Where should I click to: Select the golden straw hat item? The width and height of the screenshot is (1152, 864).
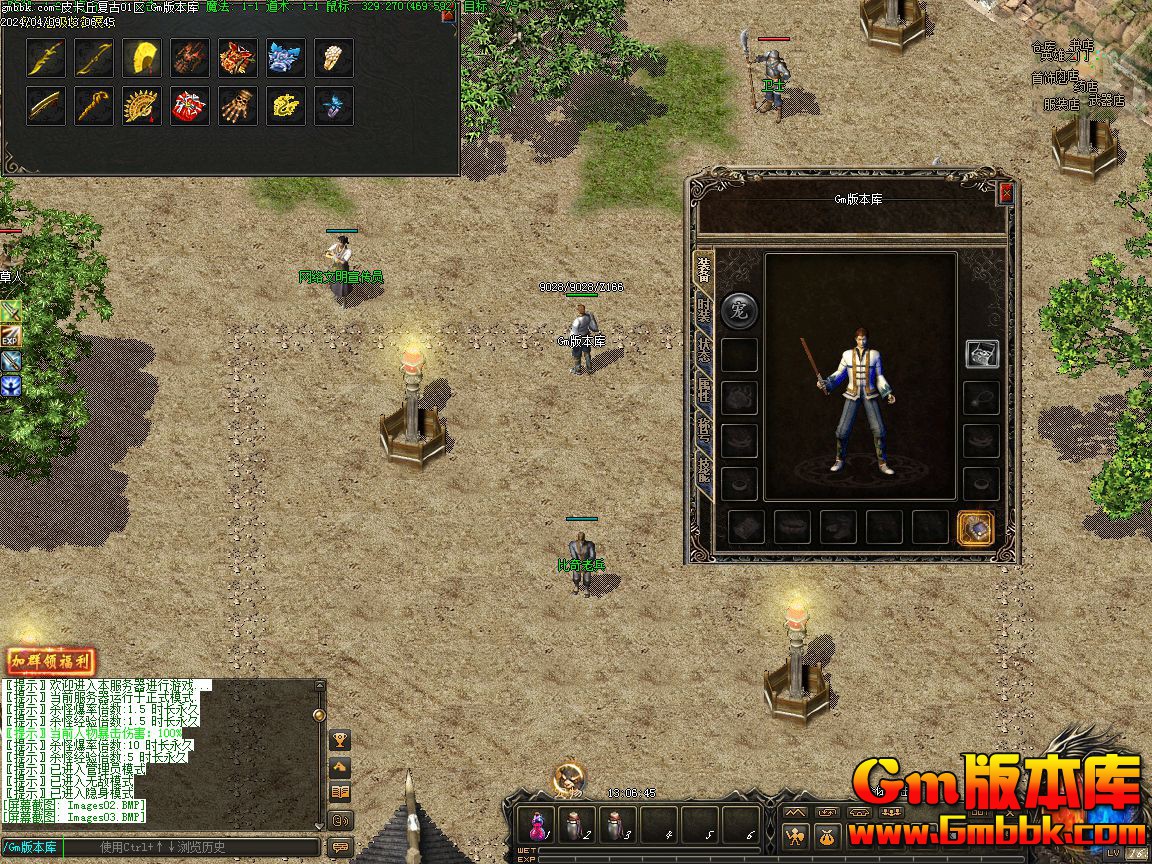coord(142,58)
